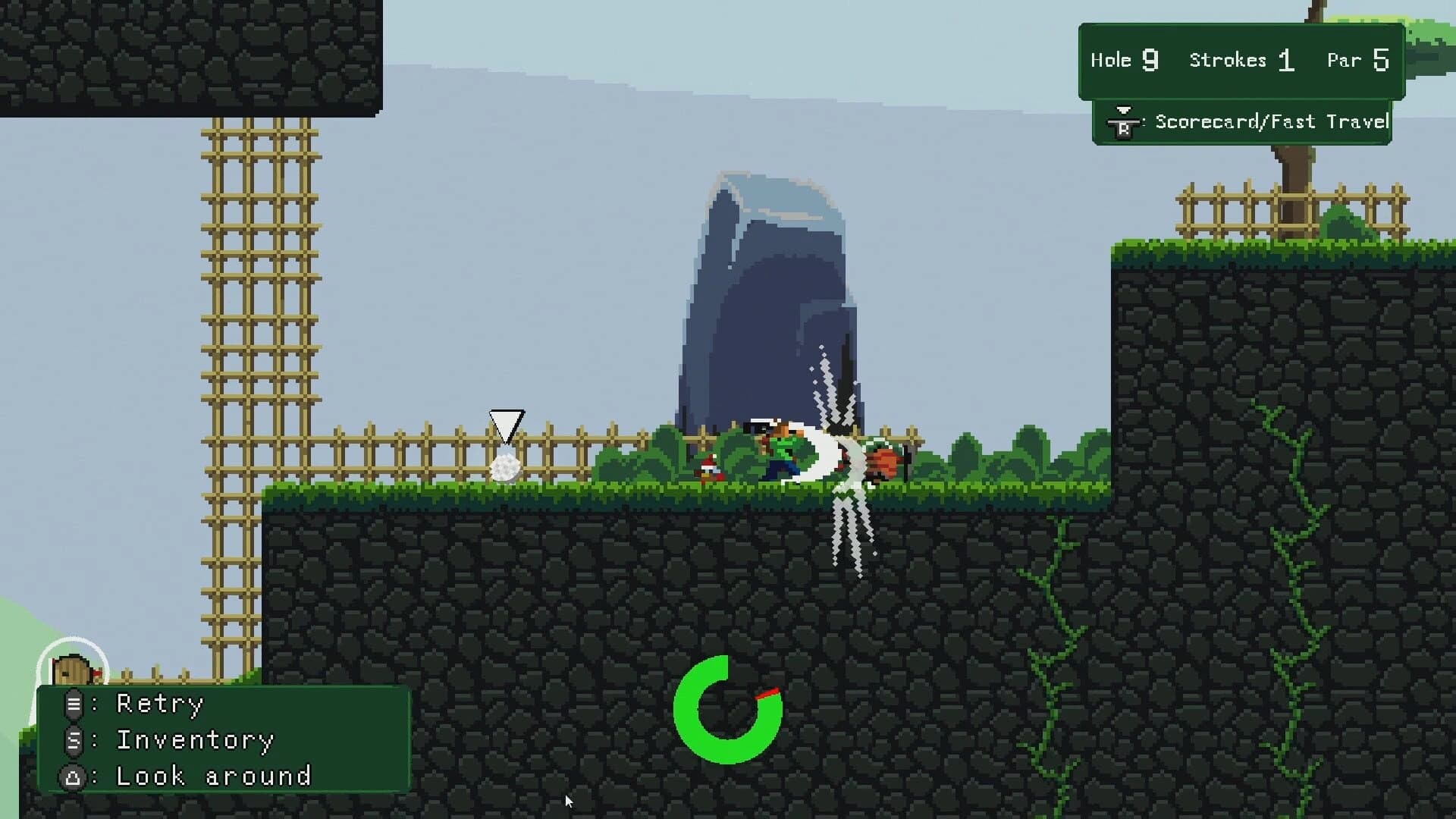Click the down chevron above the R key
The height and width of the screenshot is (819, 1456).
pos(1122,110)
